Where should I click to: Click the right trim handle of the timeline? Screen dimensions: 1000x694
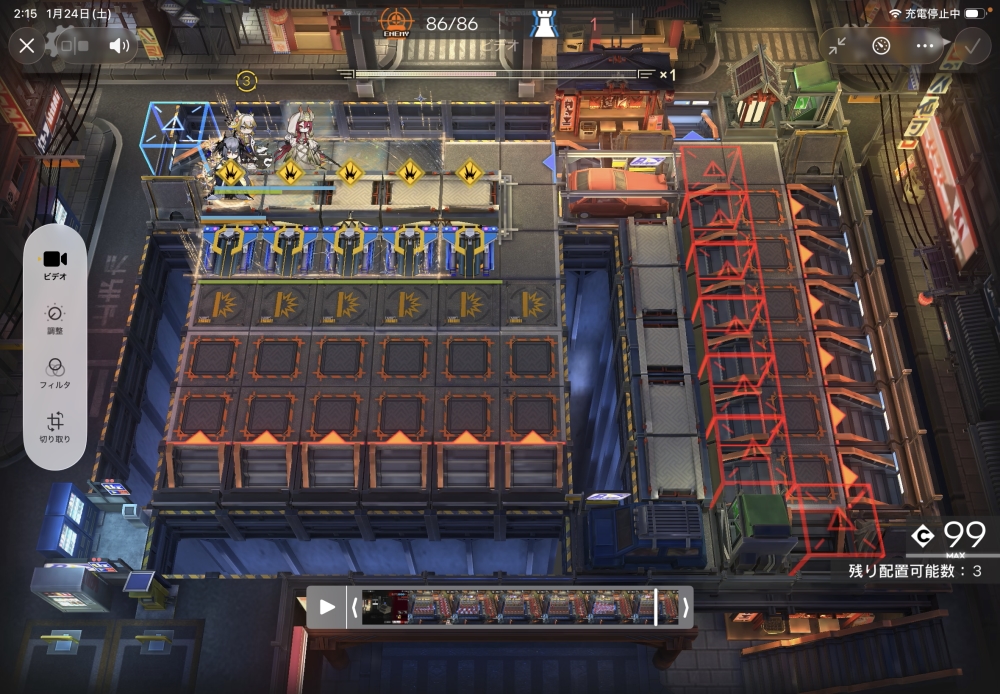[685, 606]
